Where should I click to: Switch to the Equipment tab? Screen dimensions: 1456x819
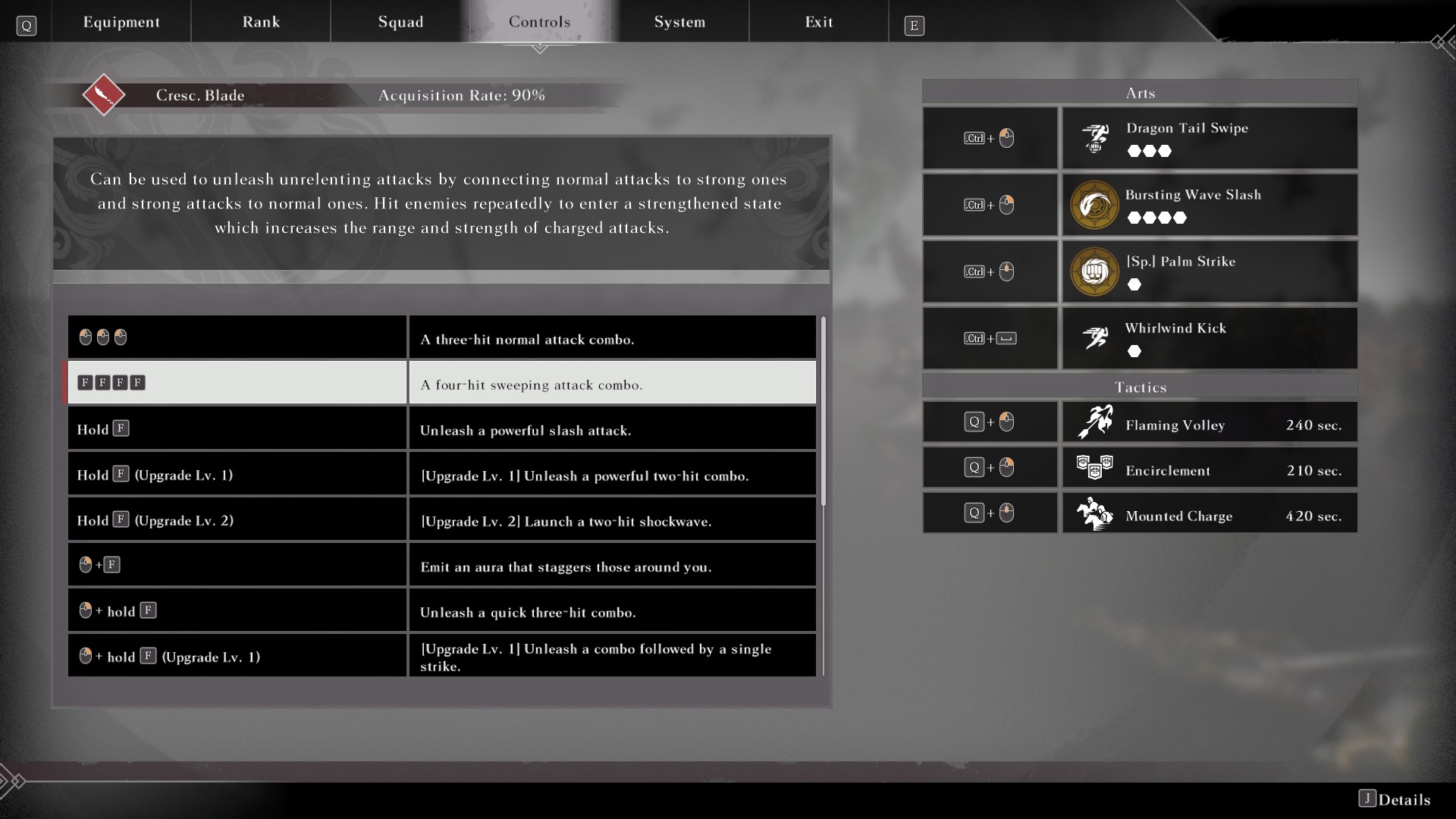[x=121, y=22]
